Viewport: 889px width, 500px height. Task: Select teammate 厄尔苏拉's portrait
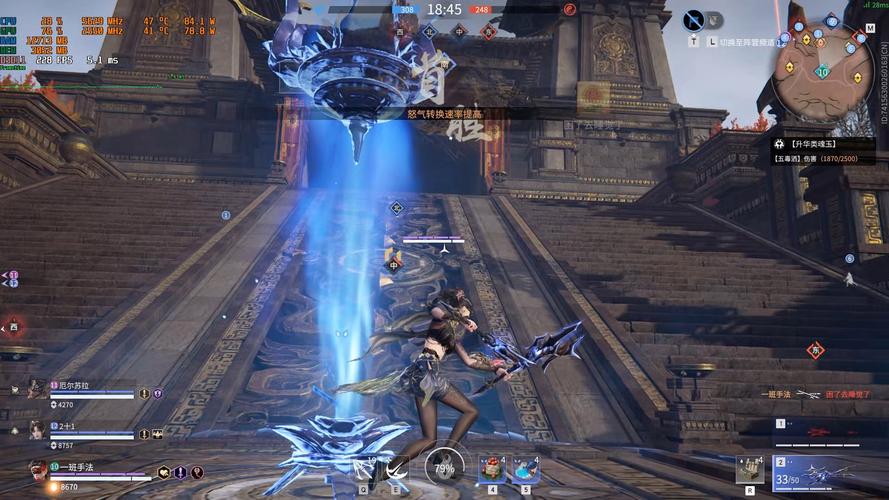click(x=37, y=389)
